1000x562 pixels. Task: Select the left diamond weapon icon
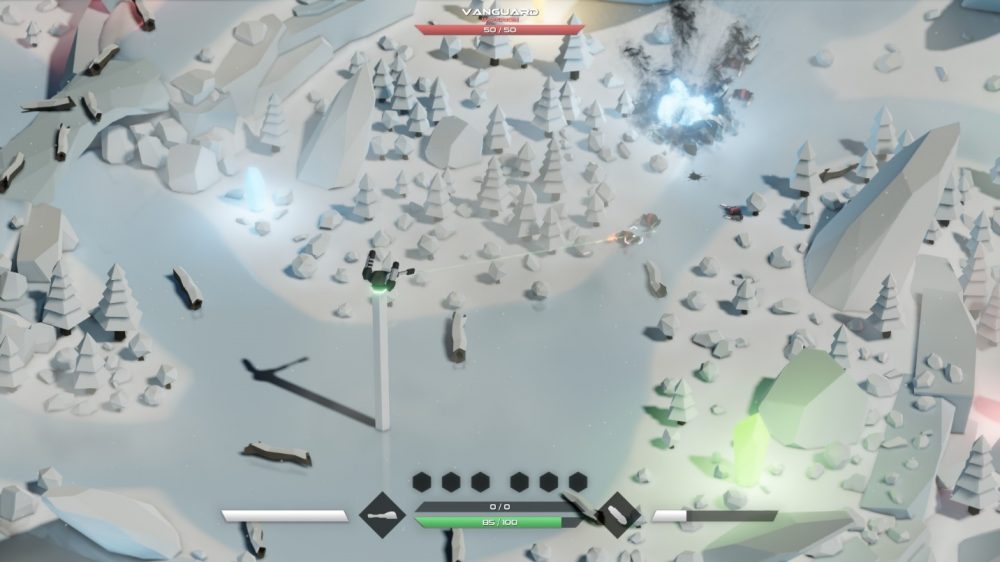coord(384,516)
